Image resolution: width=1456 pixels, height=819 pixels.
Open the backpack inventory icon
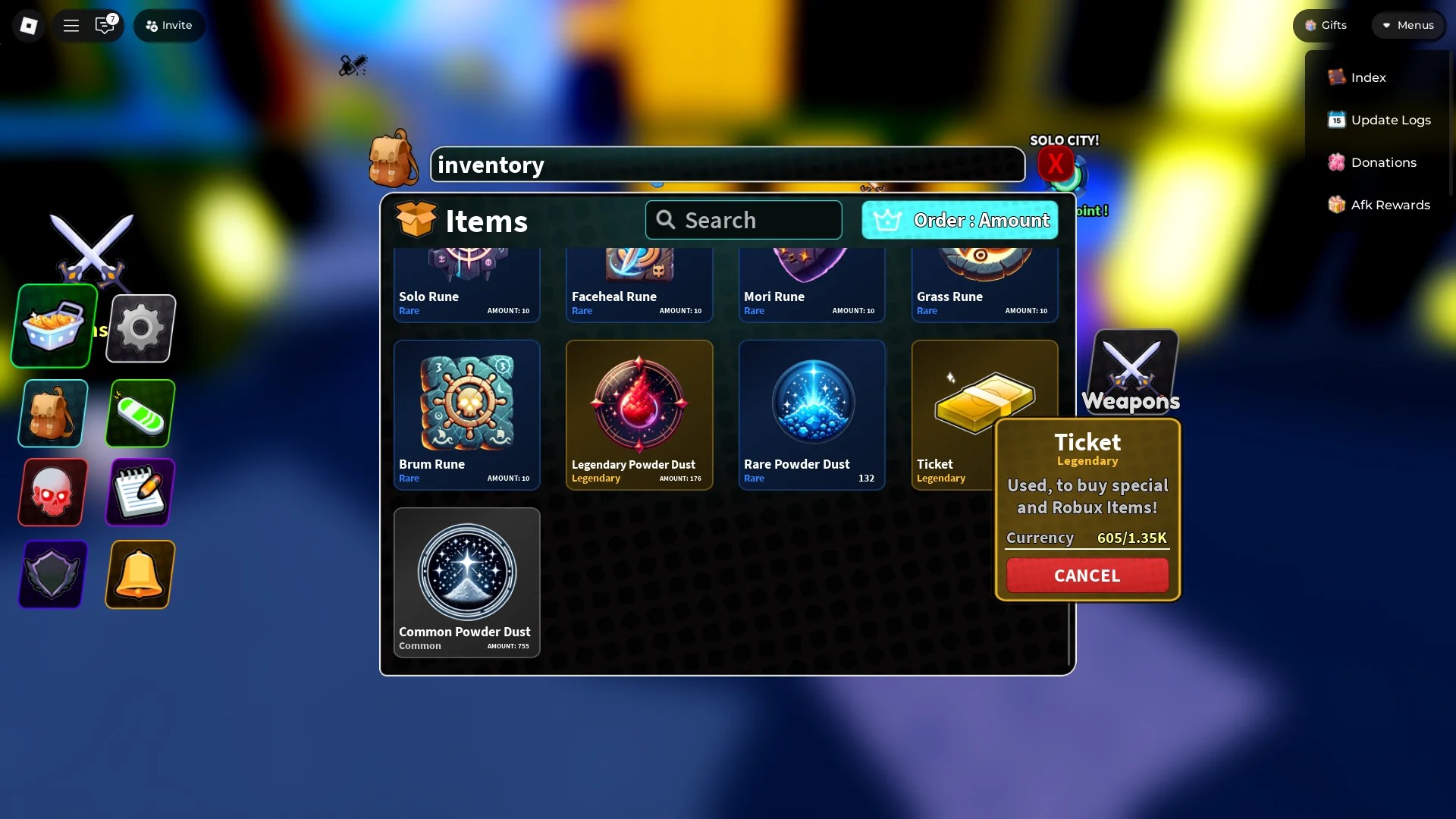[x=51, y=413]
